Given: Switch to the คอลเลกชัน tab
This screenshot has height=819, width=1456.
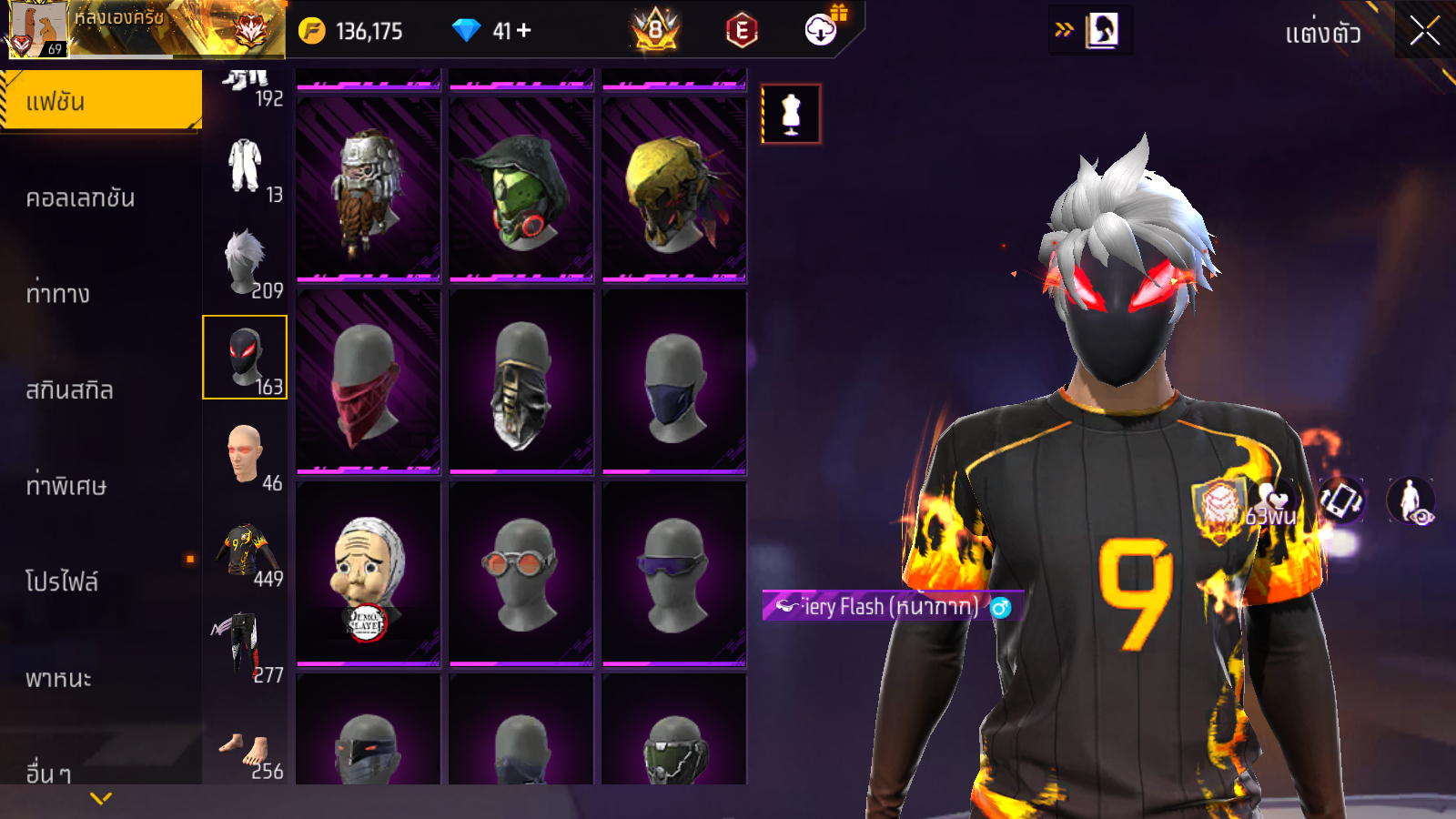Looking at the screenshot, I should [82, 198].
